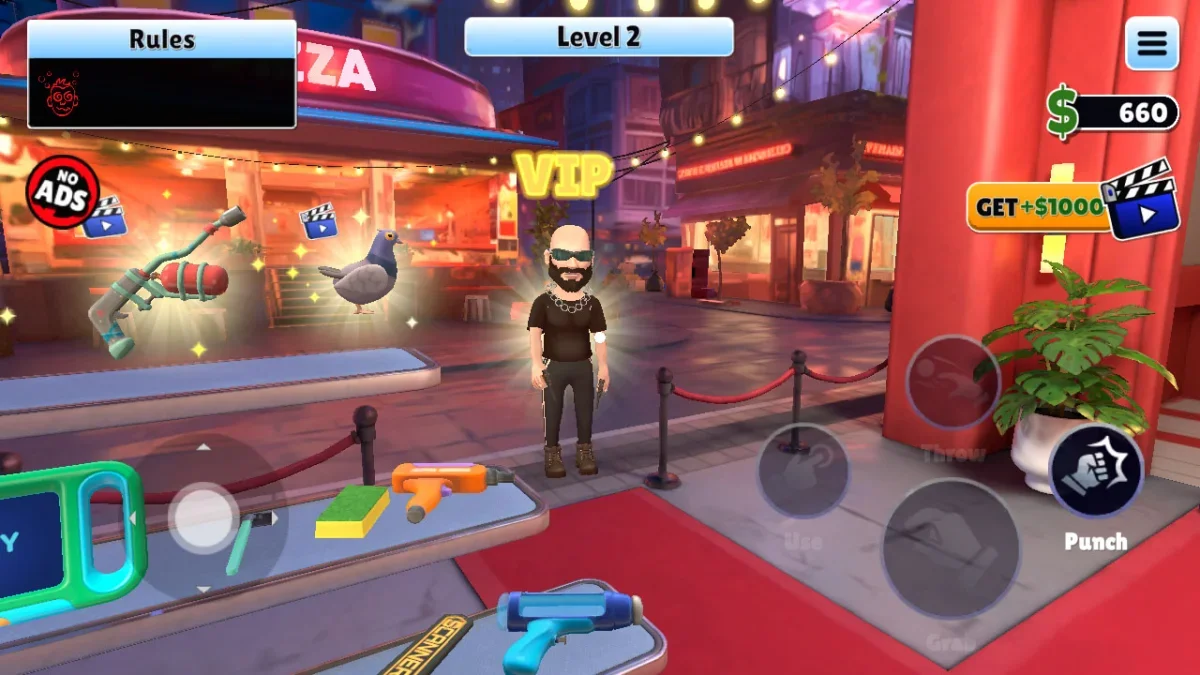Tap the Punch action button
The width and height of the screenshot is (1200, 675).
1095,471
